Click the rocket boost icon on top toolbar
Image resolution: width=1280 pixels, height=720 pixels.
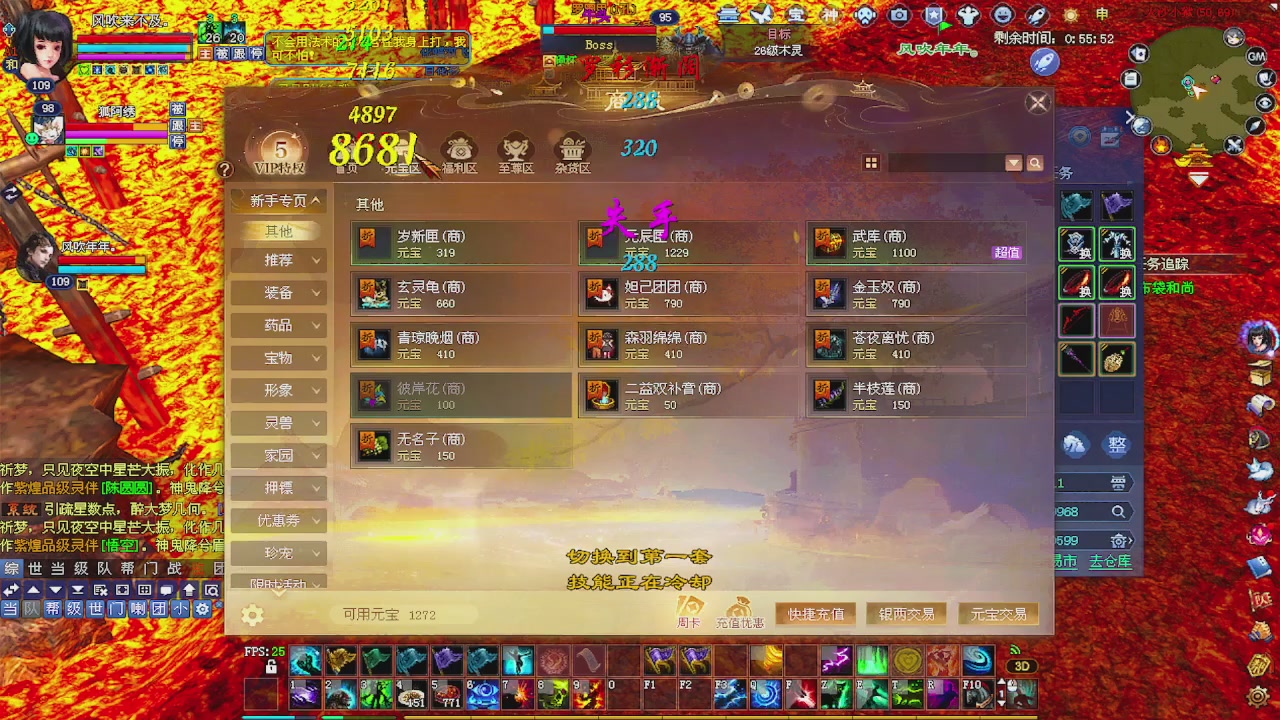1037,15
